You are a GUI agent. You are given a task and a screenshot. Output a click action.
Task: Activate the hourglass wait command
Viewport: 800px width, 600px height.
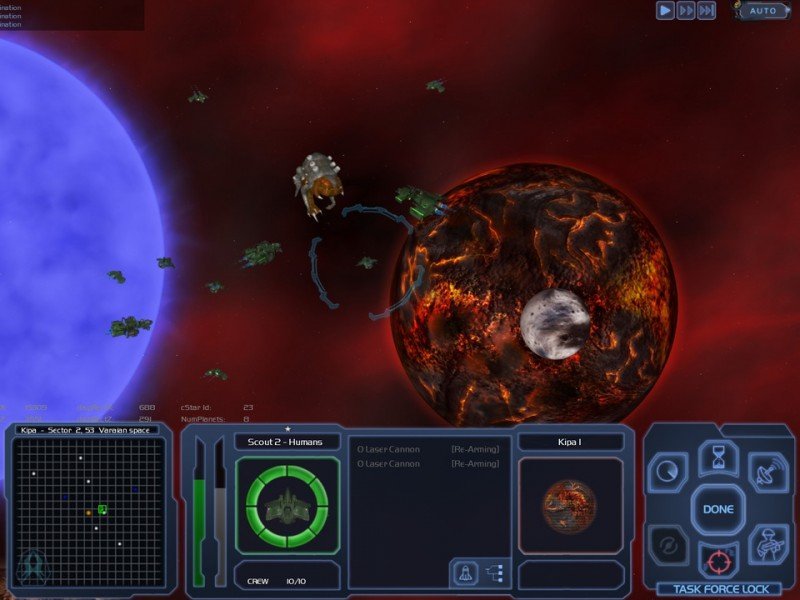pyautogui.click(x=717, y=460)
